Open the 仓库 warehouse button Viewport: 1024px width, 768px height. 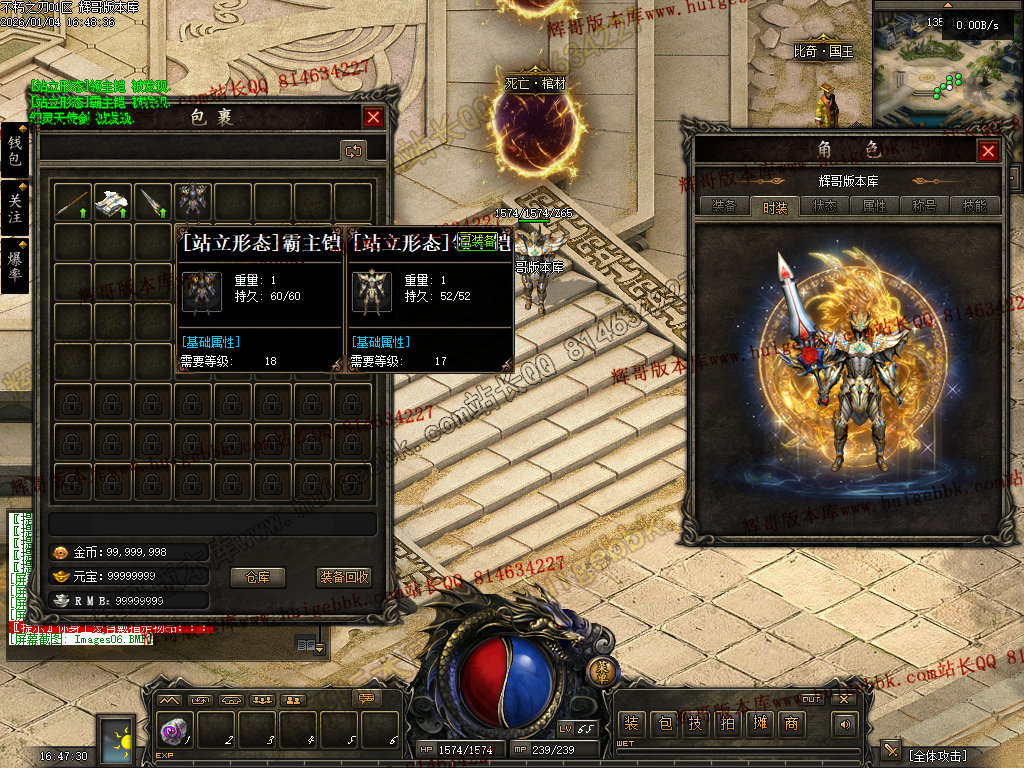258,577
